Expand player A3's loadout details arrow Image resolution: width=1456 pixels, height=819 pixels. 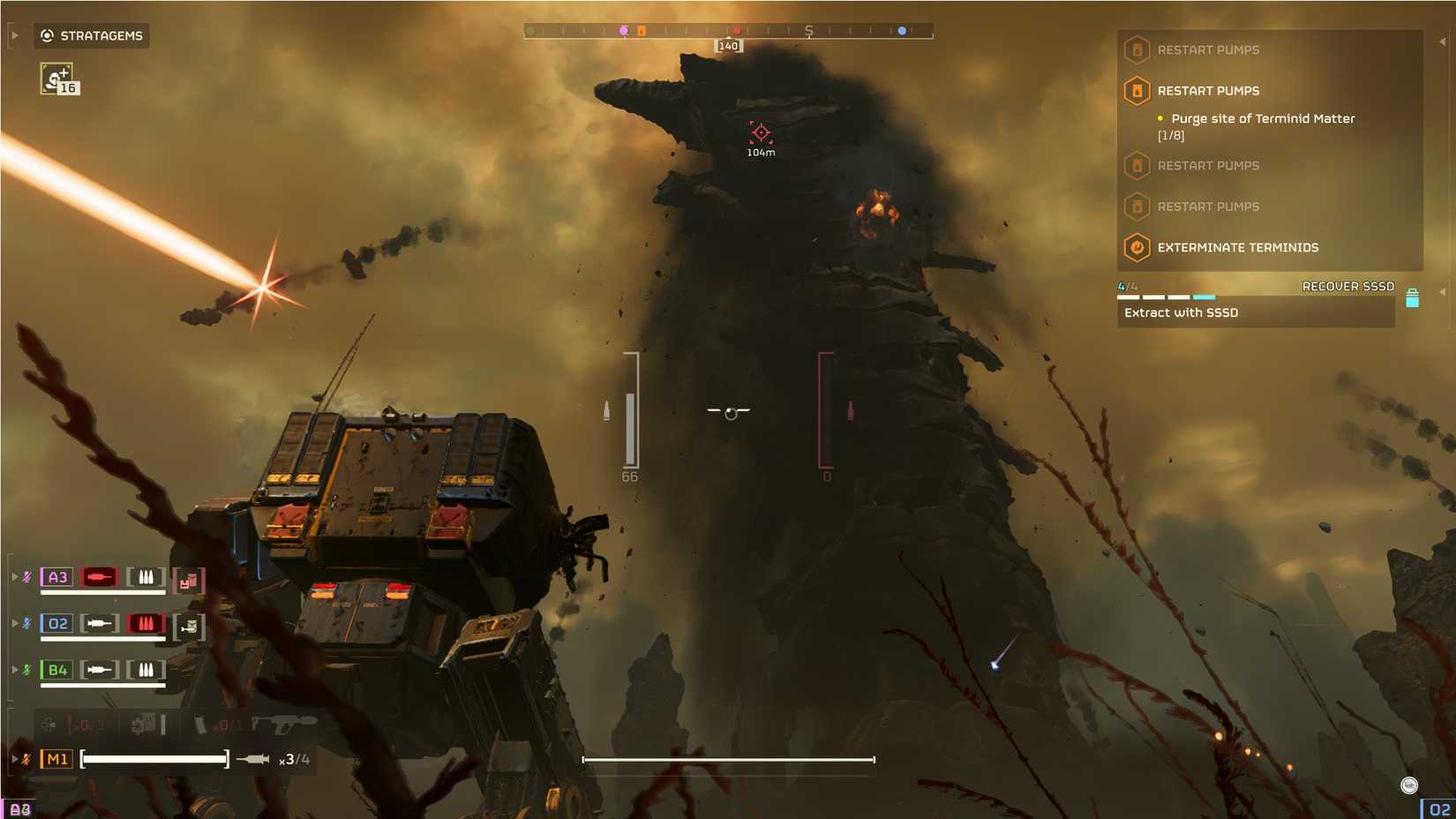click(15, 576)
